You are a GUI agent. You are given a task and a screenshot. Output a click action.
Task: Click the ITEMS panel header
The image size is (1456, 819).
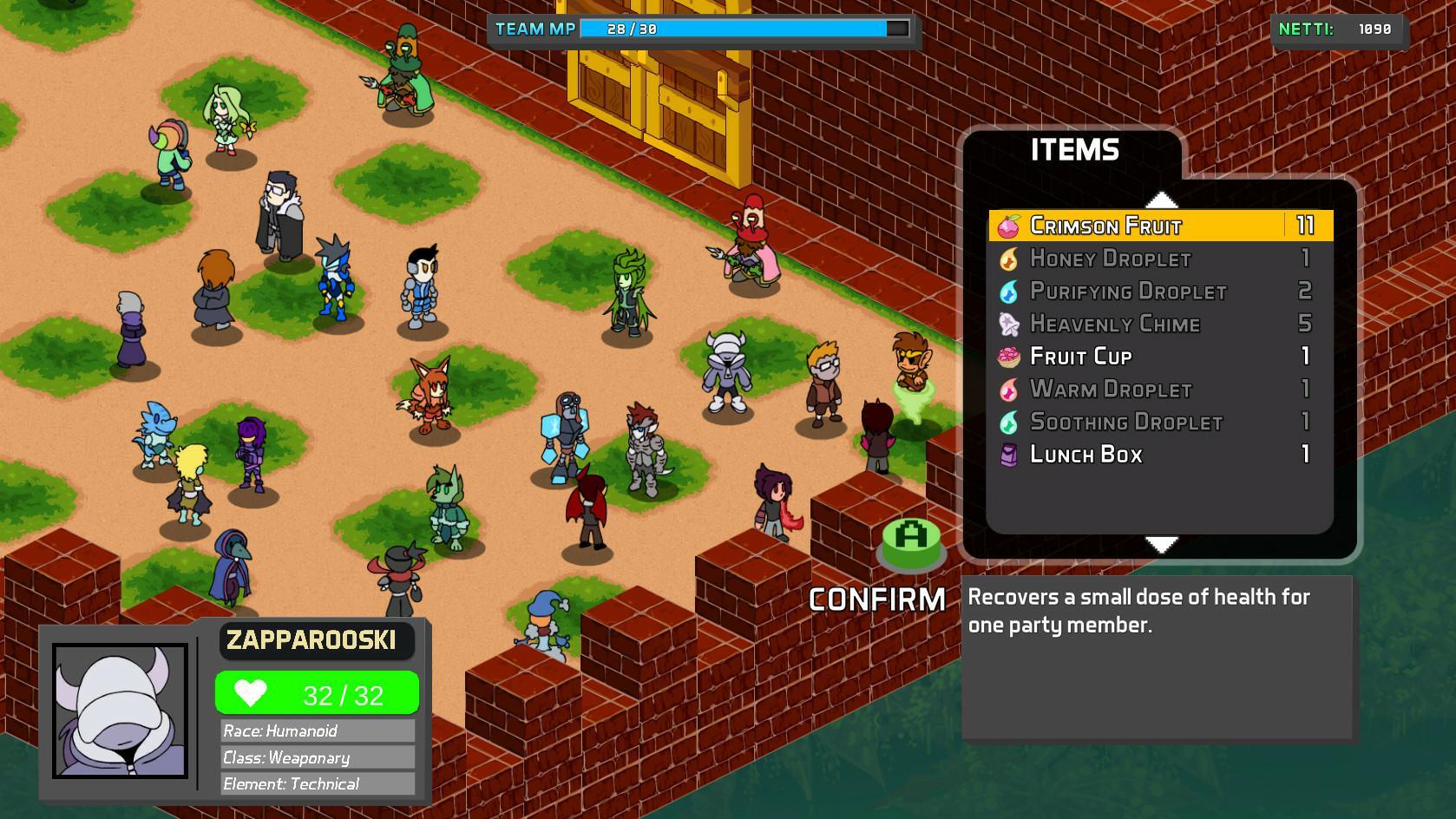pyautogui.click(x=1076, y=149)
